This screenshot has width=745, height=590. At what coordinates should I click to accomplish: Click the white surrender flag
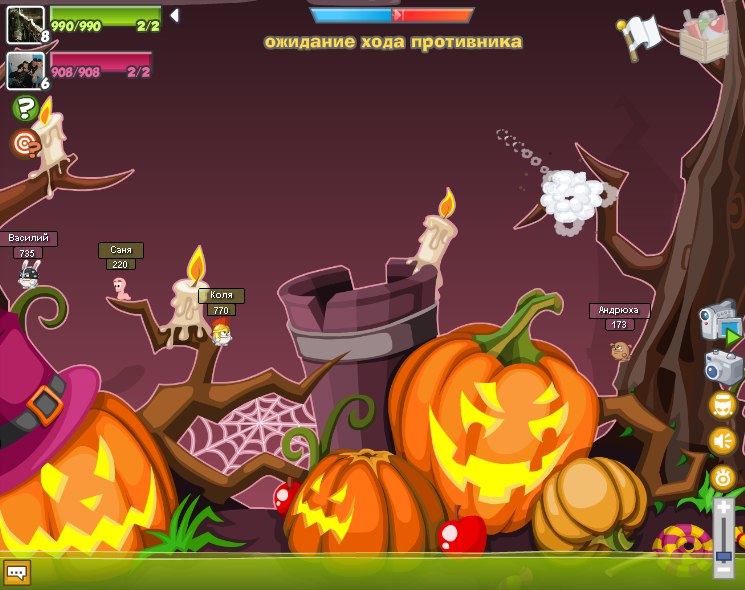click(640, 35)
